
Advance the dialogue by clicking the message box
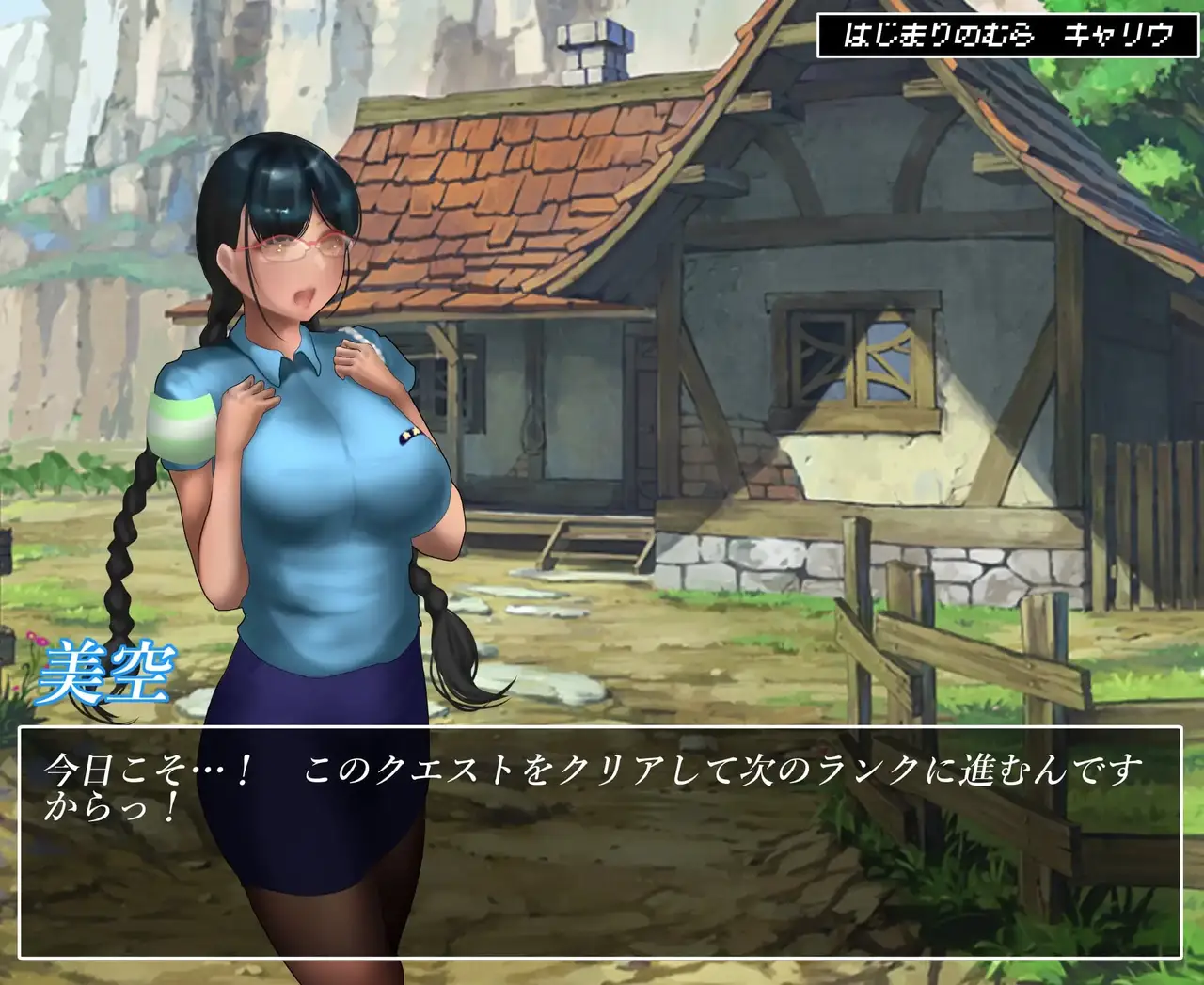600,842
